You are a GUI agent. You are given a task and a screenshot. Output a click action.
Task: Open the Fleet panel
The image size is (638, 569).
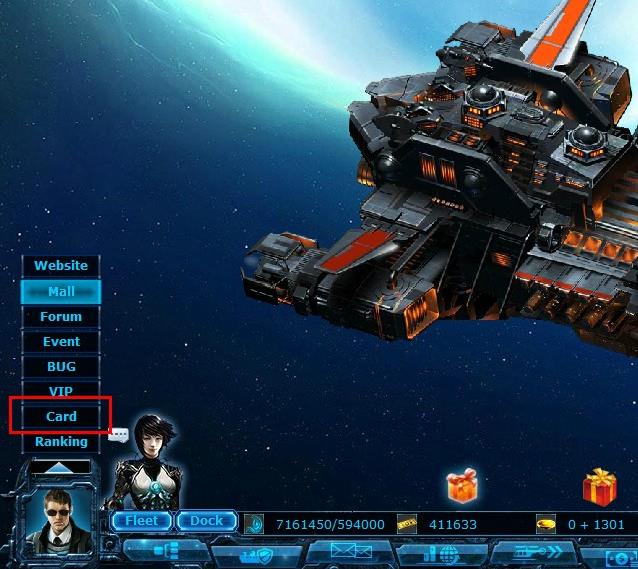point(141,521)
